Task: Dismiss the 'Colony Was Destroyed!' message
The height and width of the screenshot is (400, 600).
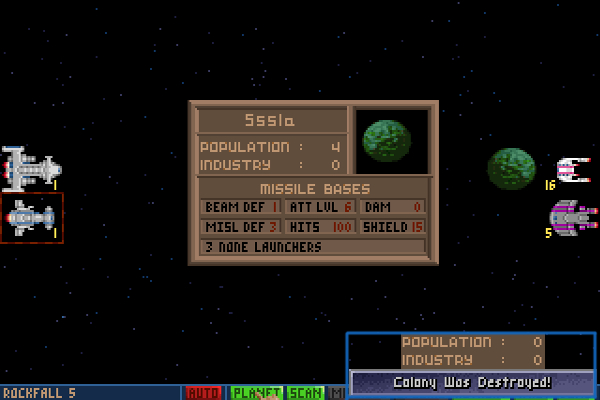Action: (472, 383)
